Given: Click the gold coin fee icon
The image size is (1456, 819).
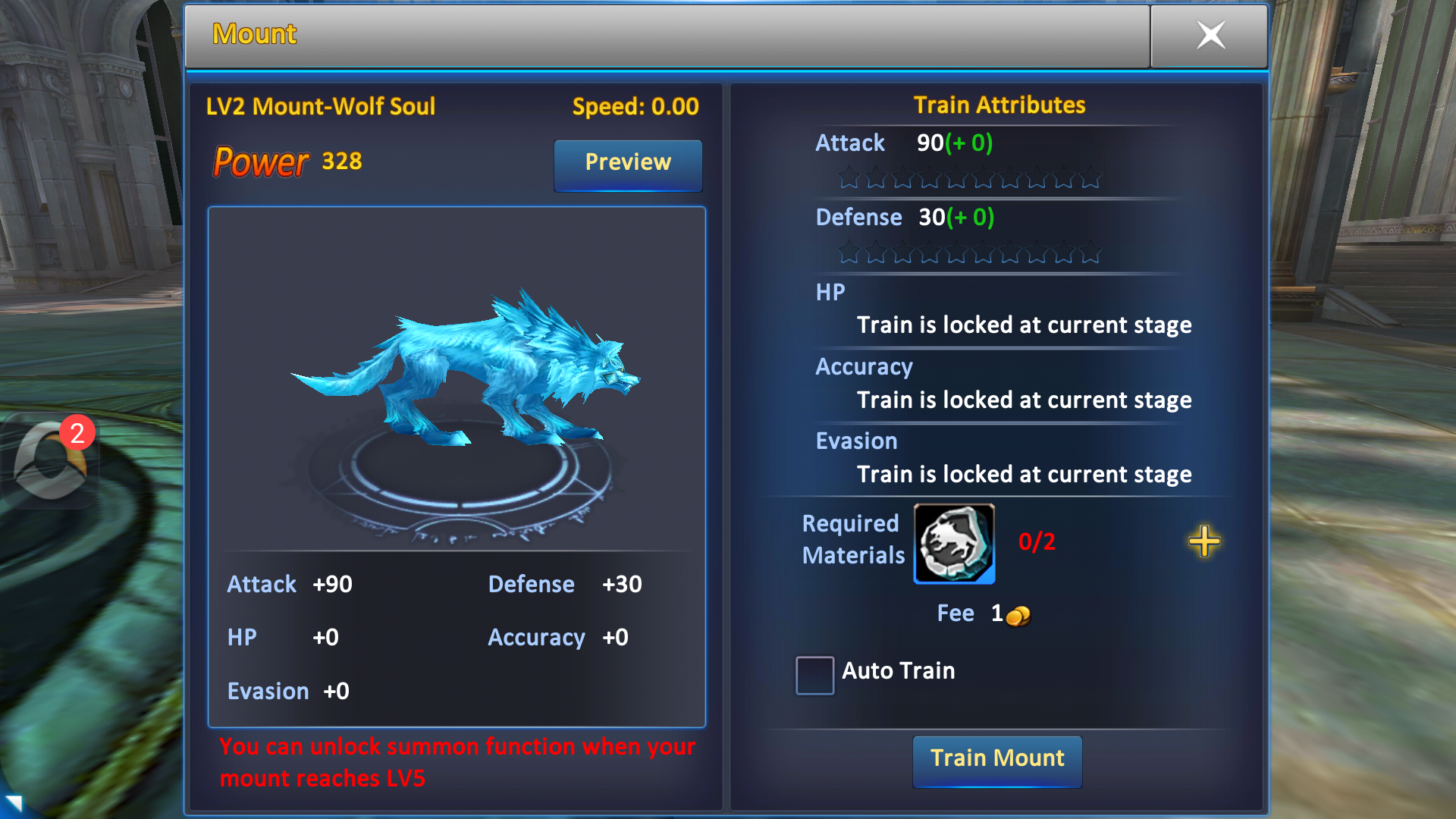Looking at the screenshot, I should pyautogui.click(x=1019, y=616).
